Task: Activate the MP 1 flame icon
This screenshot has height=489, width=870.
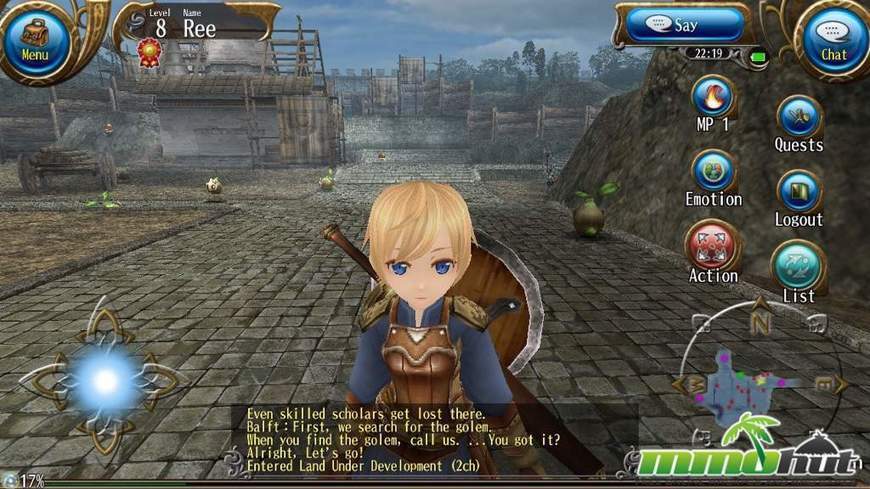Action: click(713, 98)
